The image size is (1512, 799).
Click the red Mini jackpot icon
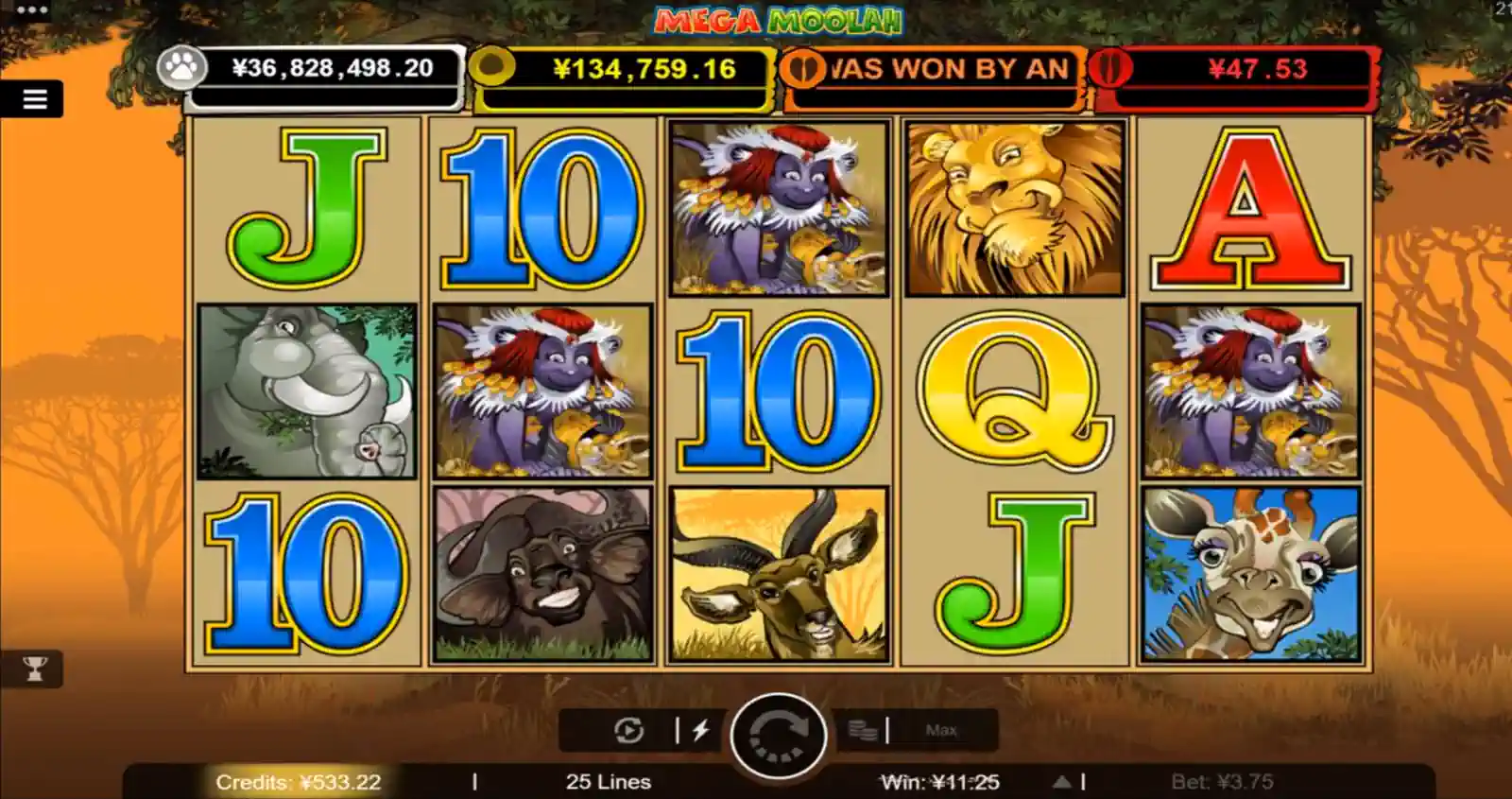[x=1108, y=70]
